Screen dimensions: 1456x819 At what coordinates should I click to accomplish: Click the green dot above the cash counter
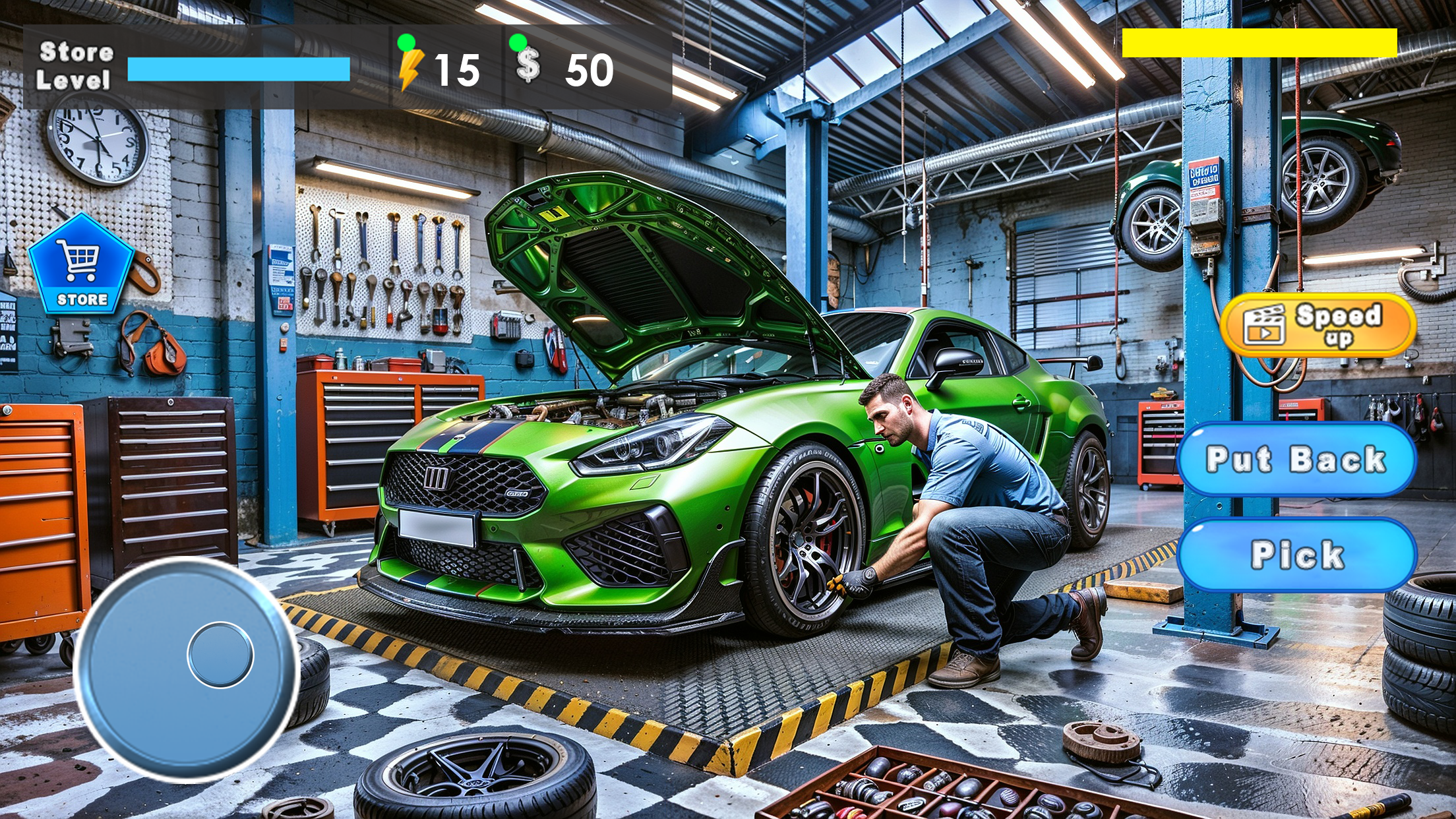tap(518, 42)
